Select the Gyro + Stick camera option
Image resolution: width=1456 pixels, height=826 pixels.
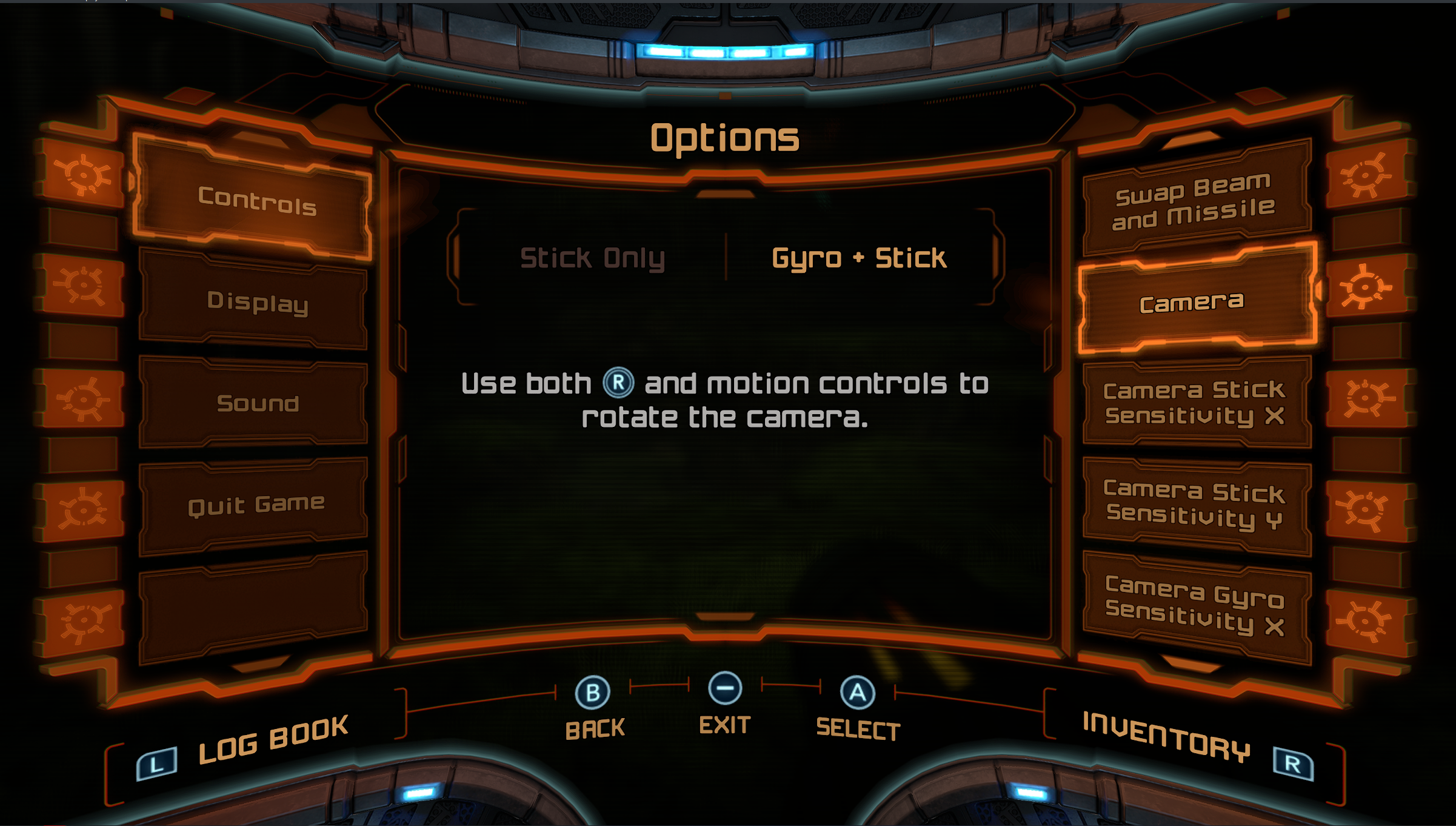pos(858,257)
